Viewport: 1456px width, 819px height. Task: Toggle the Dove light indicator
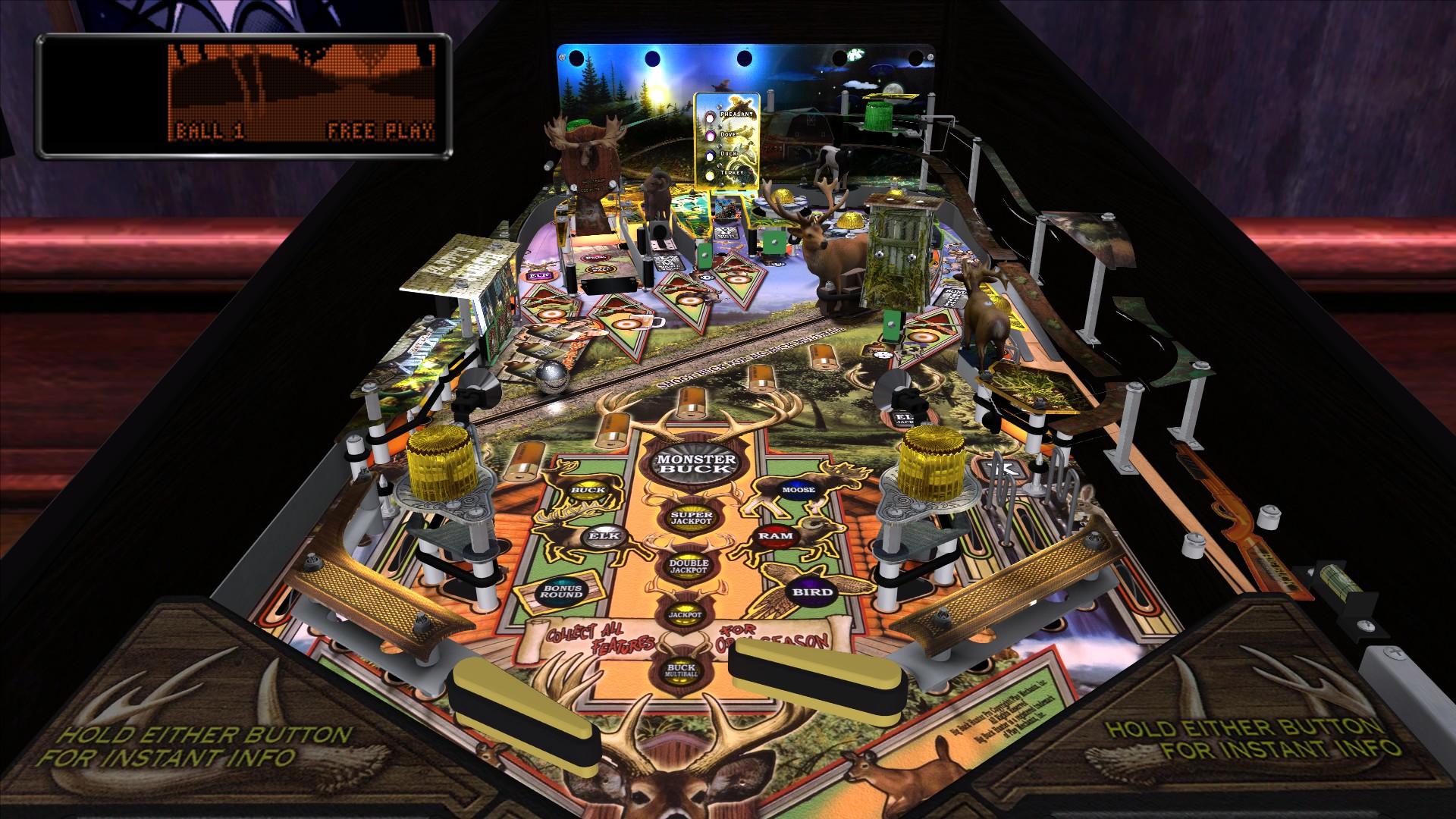pyautogui.click(x=709, y=135)
